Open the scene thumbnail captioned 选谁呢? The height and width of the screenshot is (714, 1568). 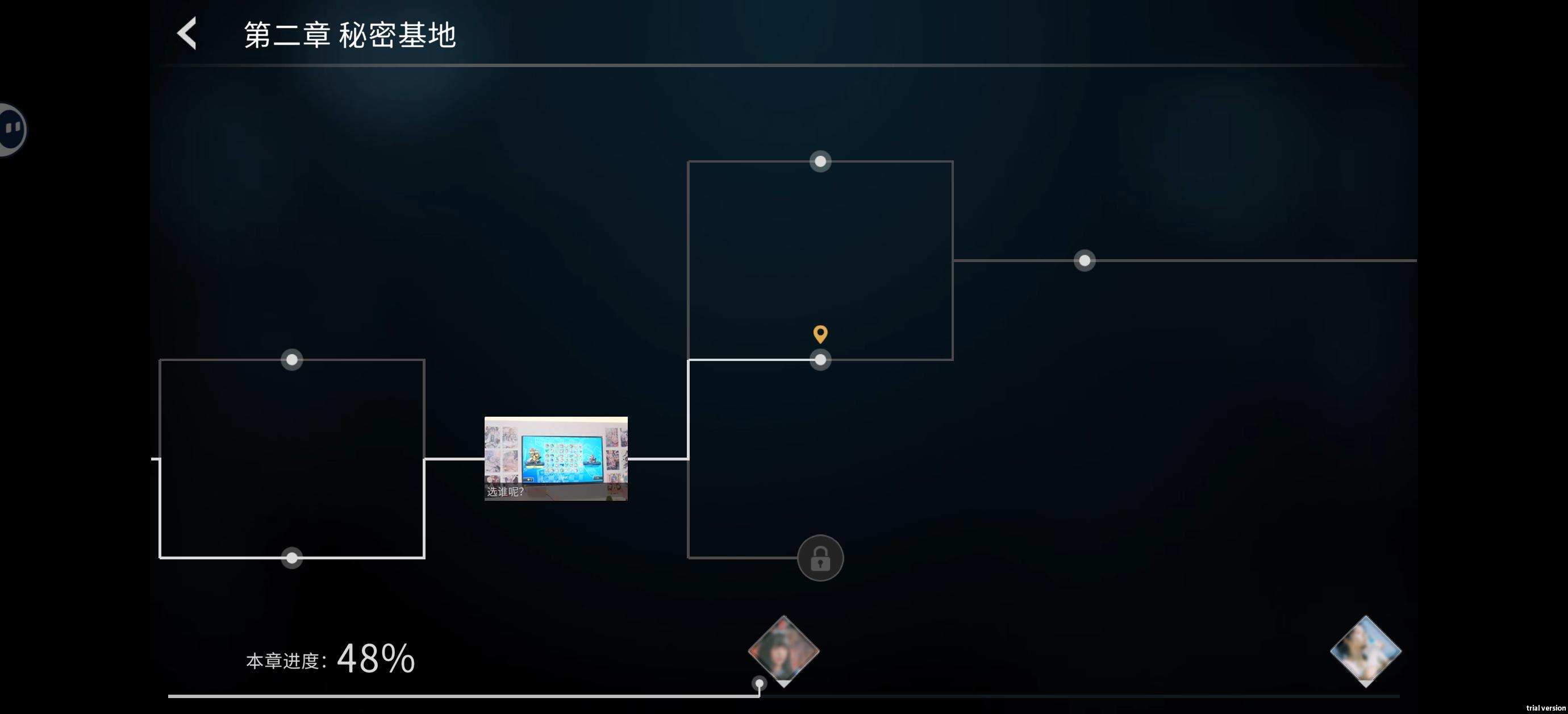pyautogui.click(x=555, y=458)
